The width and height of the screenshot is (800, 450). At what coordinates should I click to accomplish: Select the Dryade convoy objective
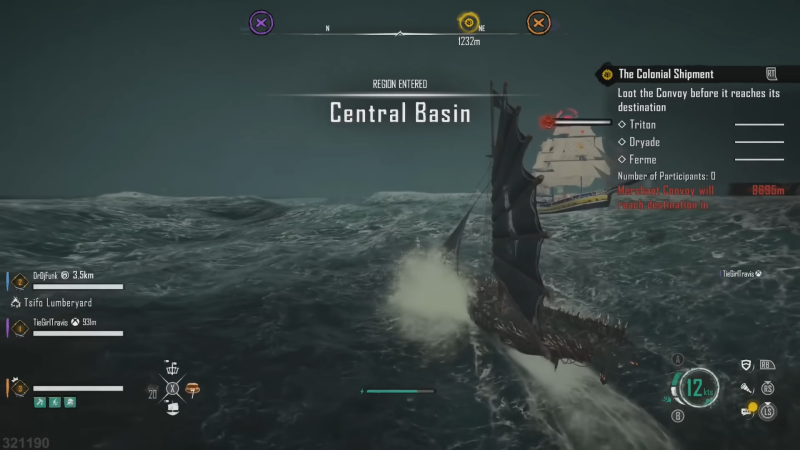[x=643, y=142]
